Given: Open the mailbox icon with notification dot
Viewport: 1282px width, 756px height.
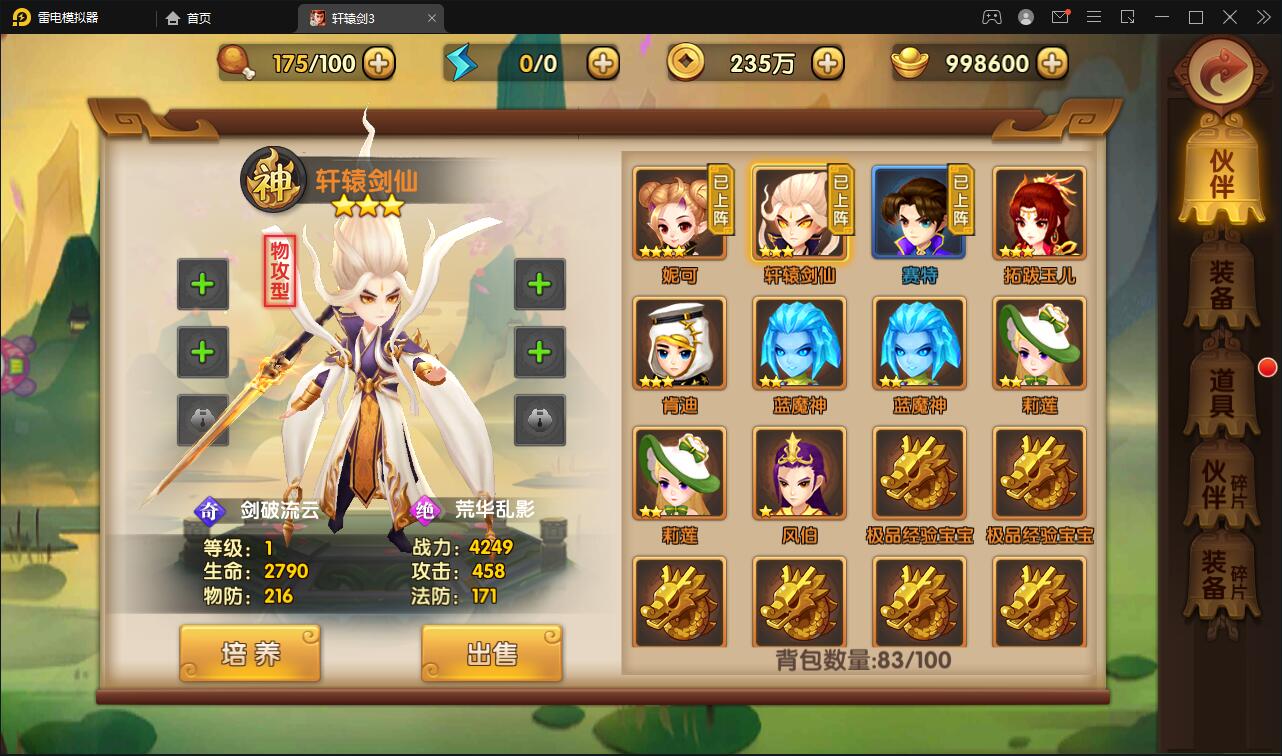Looking at the screenshot, I should pos(1060,17).
